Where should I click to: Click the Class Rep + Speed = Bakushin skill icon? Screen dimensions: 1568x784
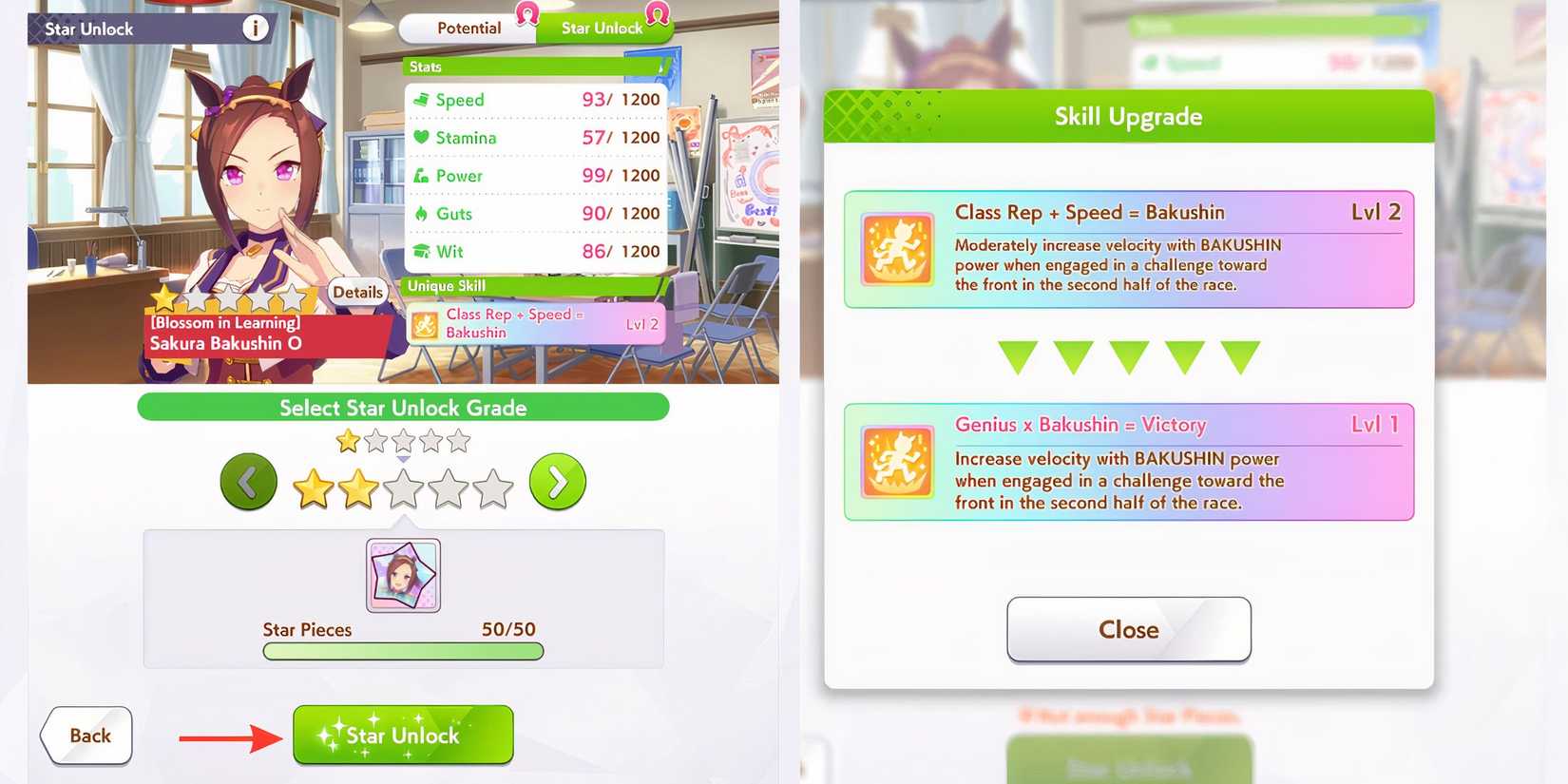(896, 250)
